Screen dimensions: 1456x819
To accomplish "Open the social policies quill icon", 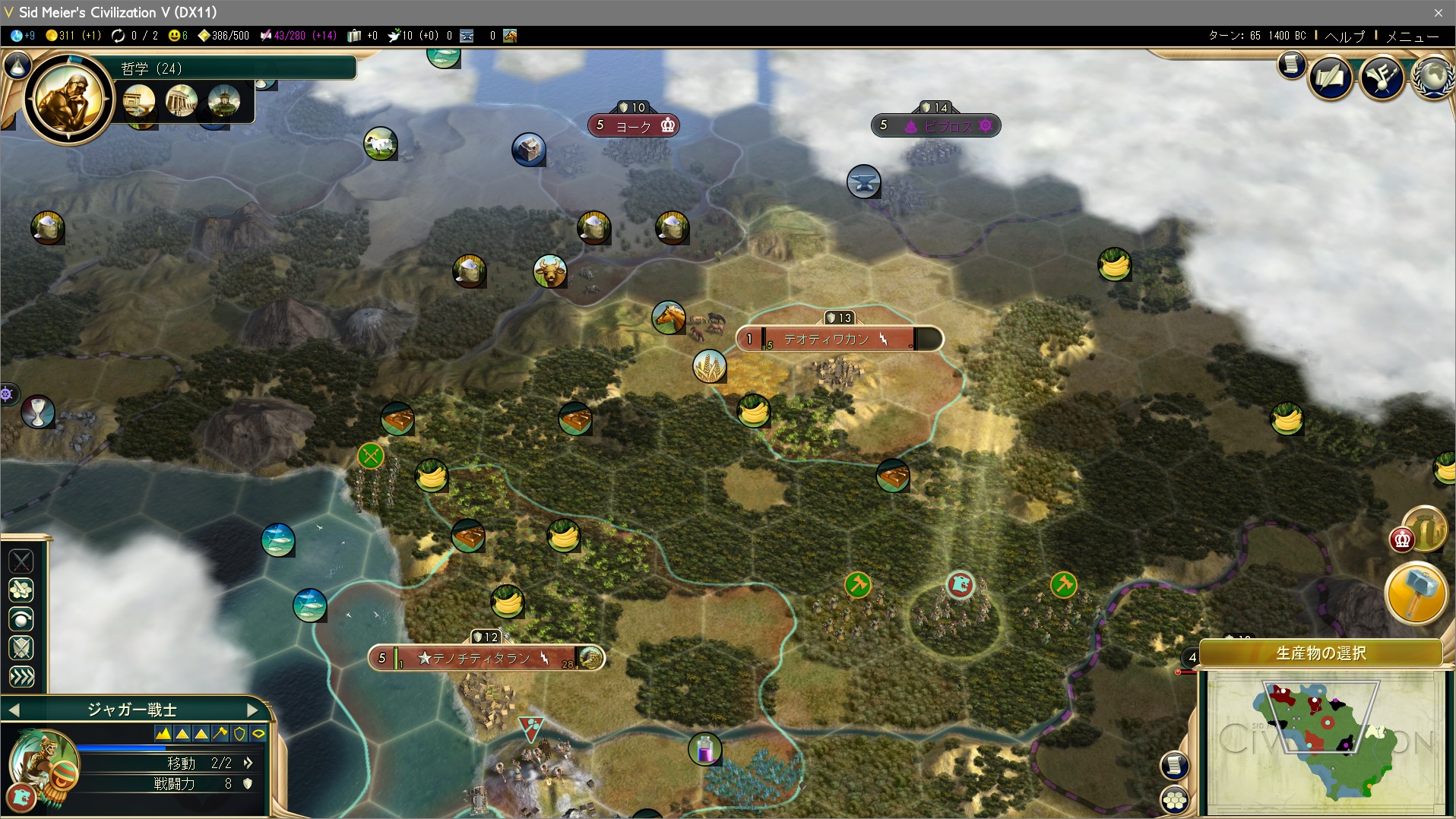I will [x=1331, y=77].
